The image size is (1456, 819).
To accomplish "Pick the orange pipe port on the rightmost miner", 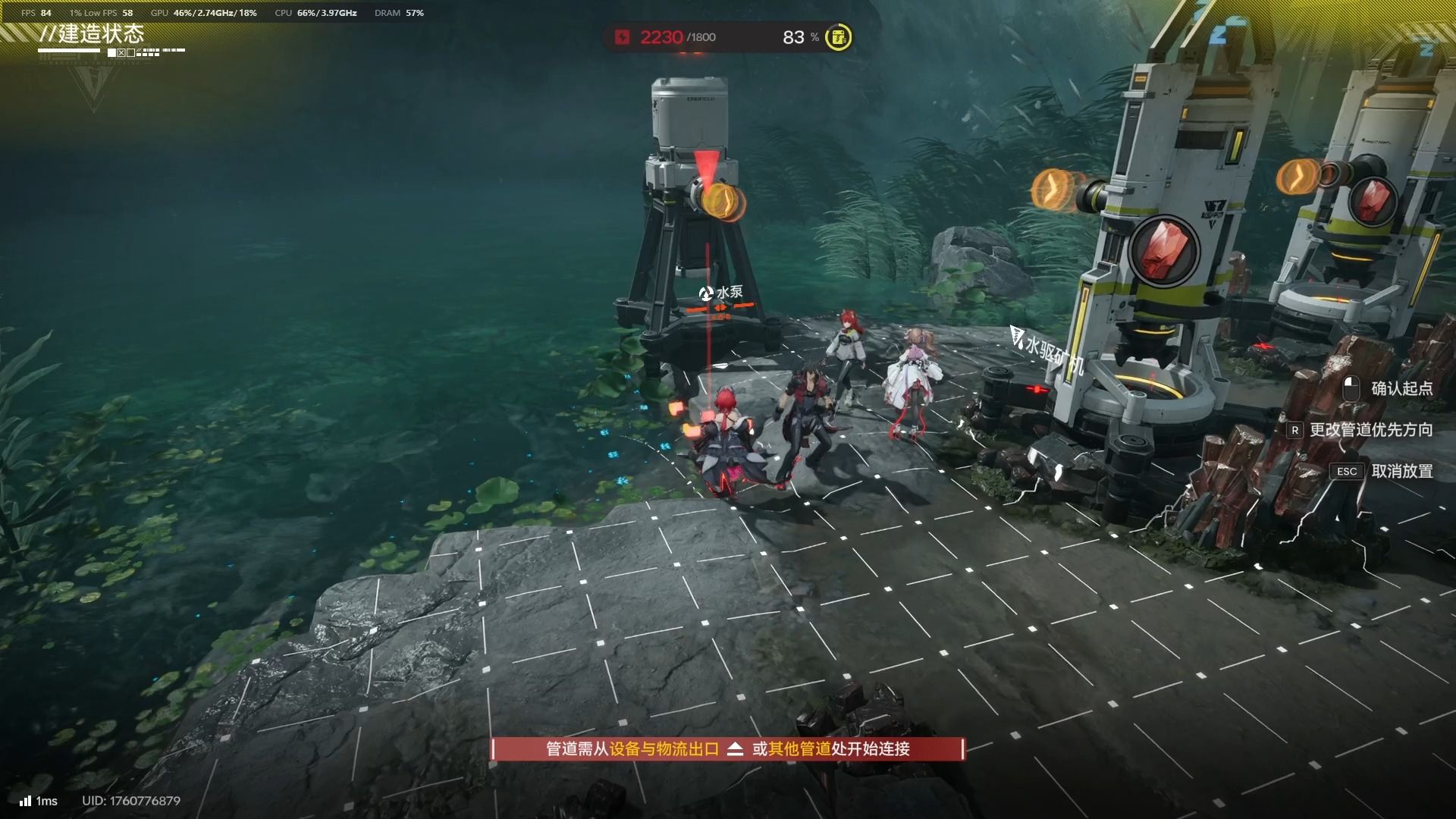I will 1298,177.
